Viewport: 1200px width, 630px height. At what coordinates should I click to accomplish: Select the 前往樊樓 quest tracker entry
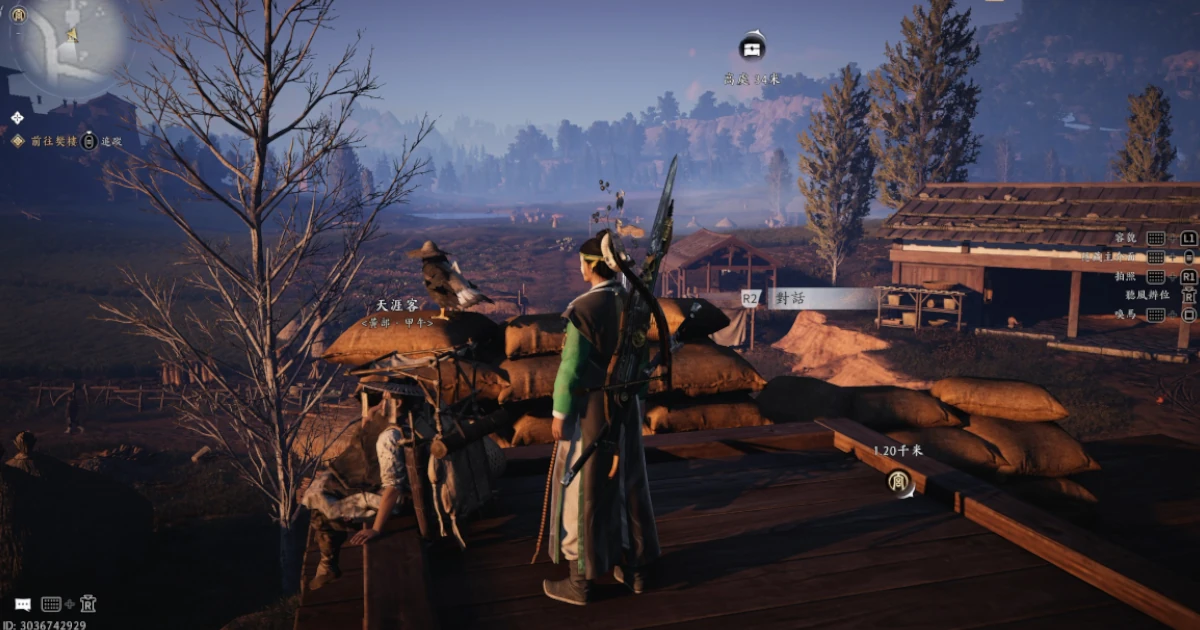(50, 142)
